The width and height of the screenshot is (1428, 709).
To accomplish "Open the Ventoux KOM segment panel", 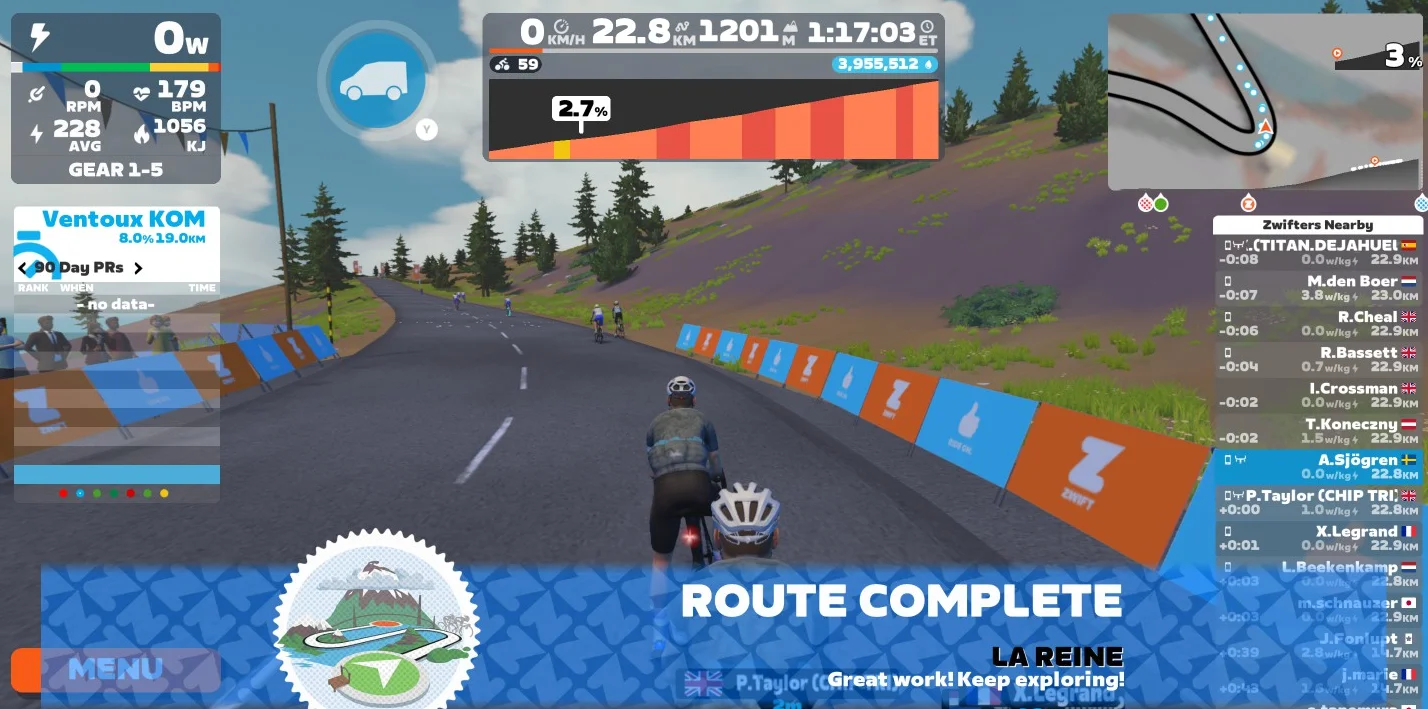I will point(117,226).
